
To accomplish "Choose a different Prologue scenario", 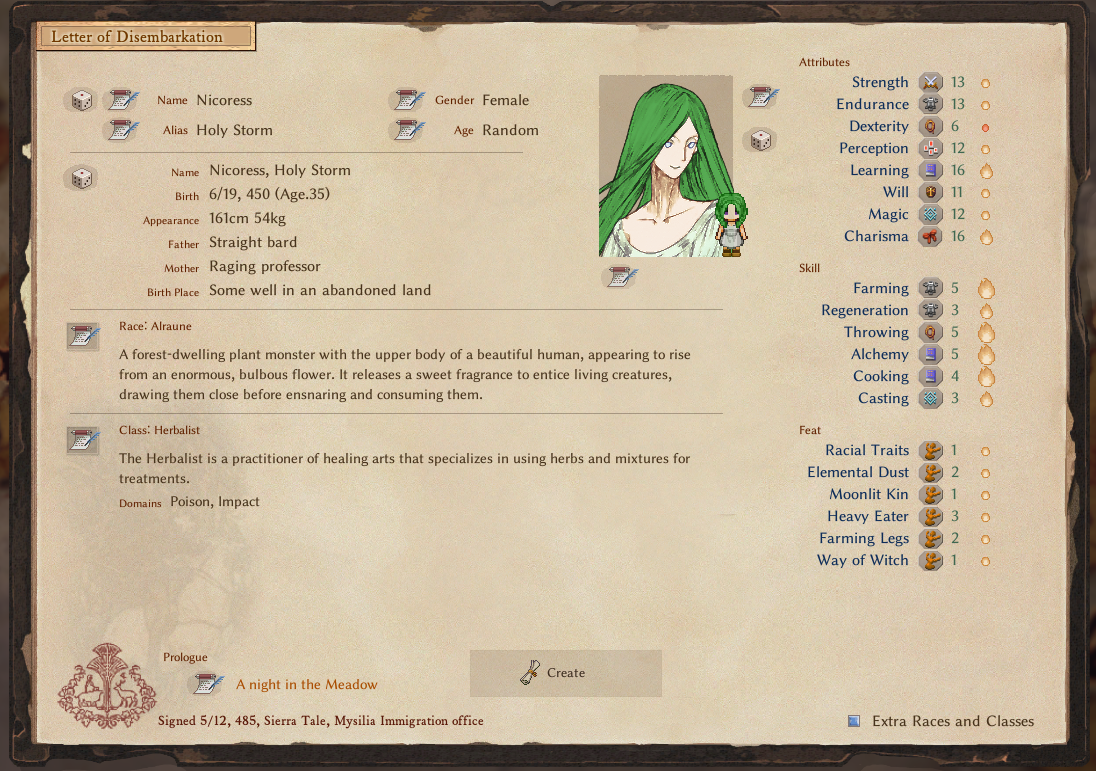I will [208, 685].
